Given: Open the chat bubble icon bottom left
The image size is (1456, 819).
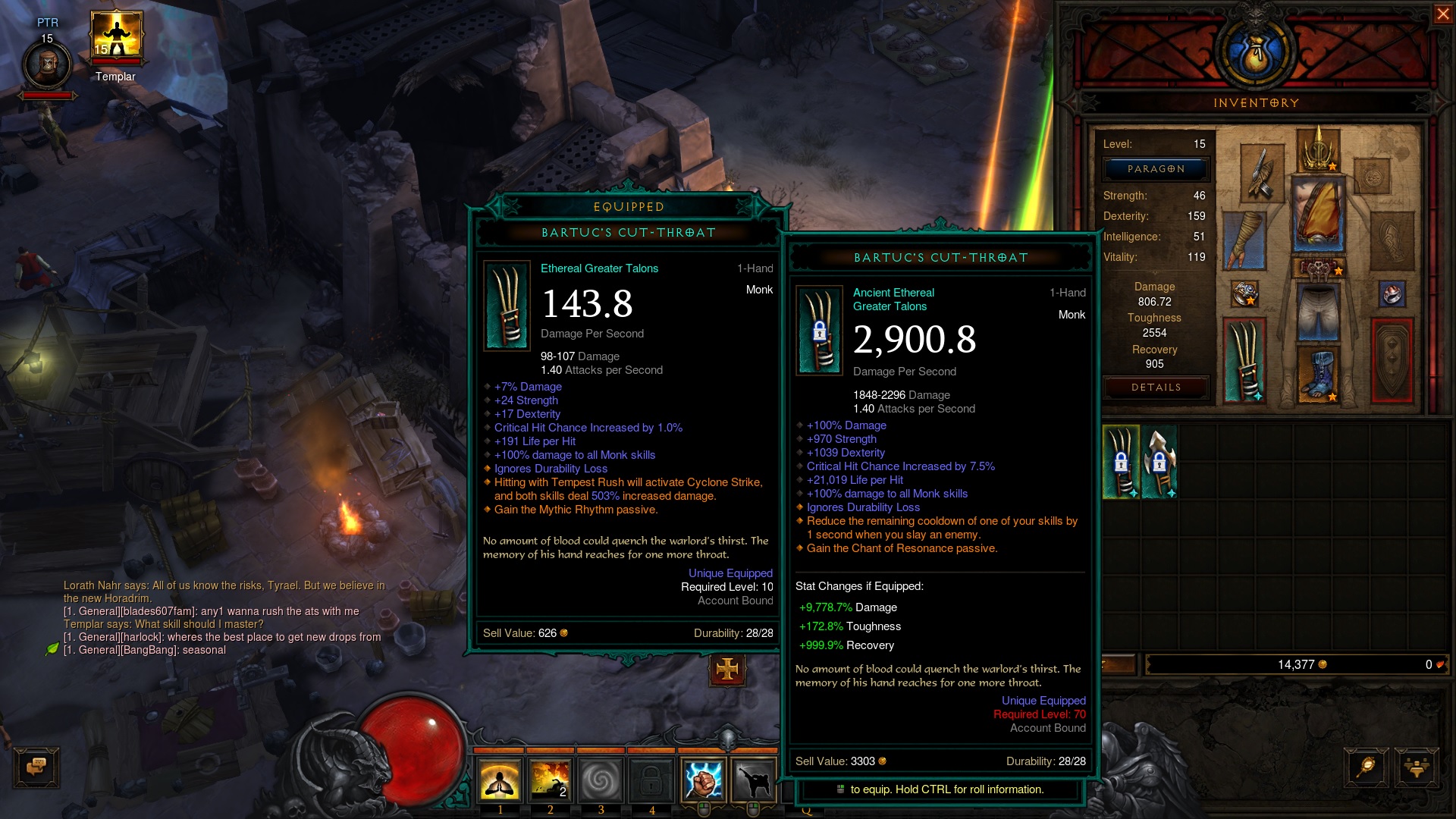Looking at the screenshot, I should coord(36,767).
